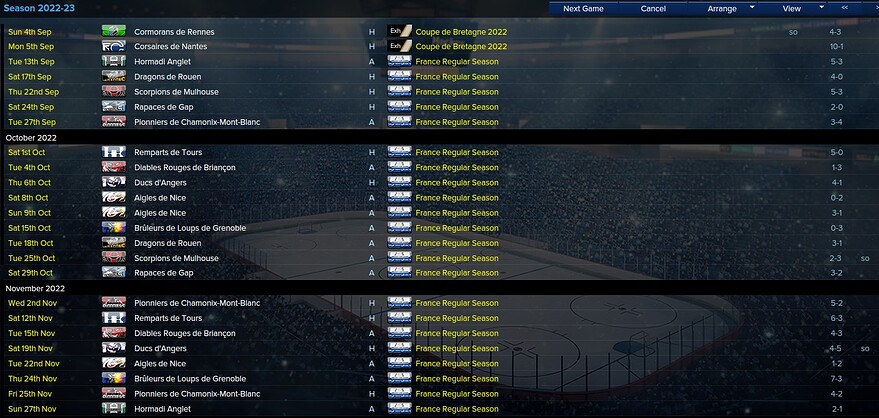Open France Regular Season link on Wed 2nd Nov

(456, 303)
